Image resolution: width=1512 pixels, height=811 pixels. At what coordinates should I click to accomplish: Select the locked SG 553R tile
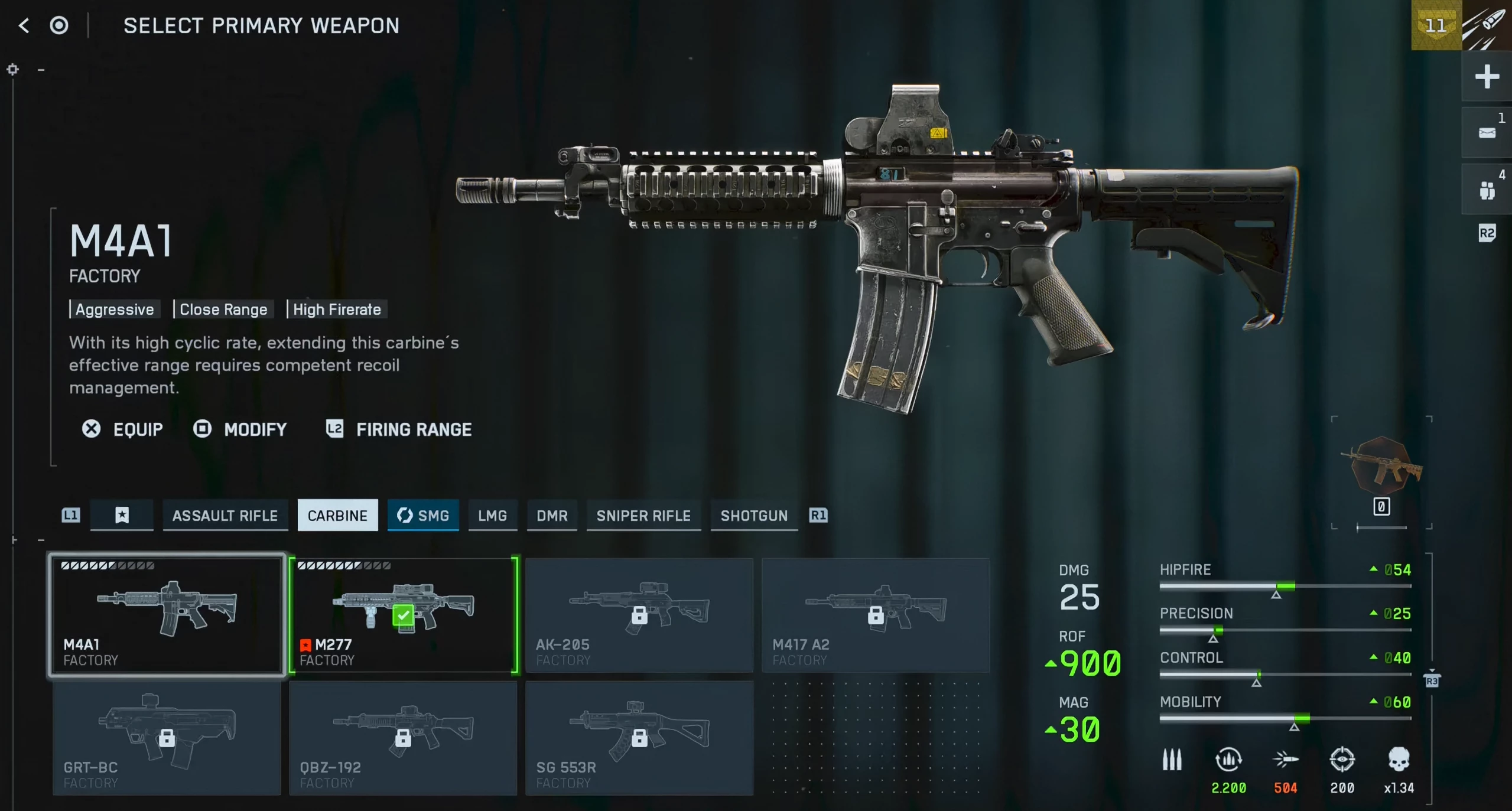click(639, 738)
